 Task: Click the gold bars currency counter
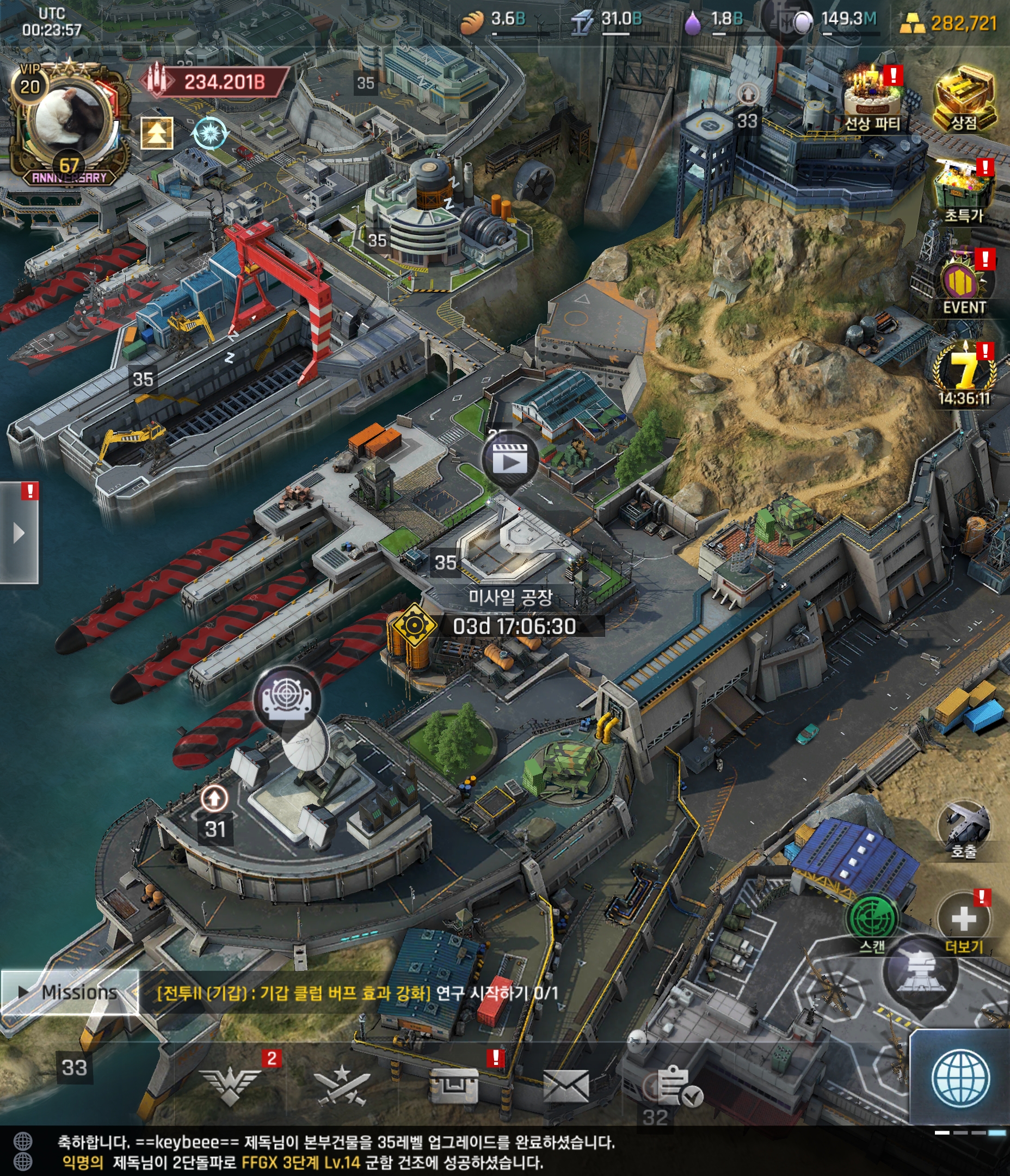click(x=948, y=24)
